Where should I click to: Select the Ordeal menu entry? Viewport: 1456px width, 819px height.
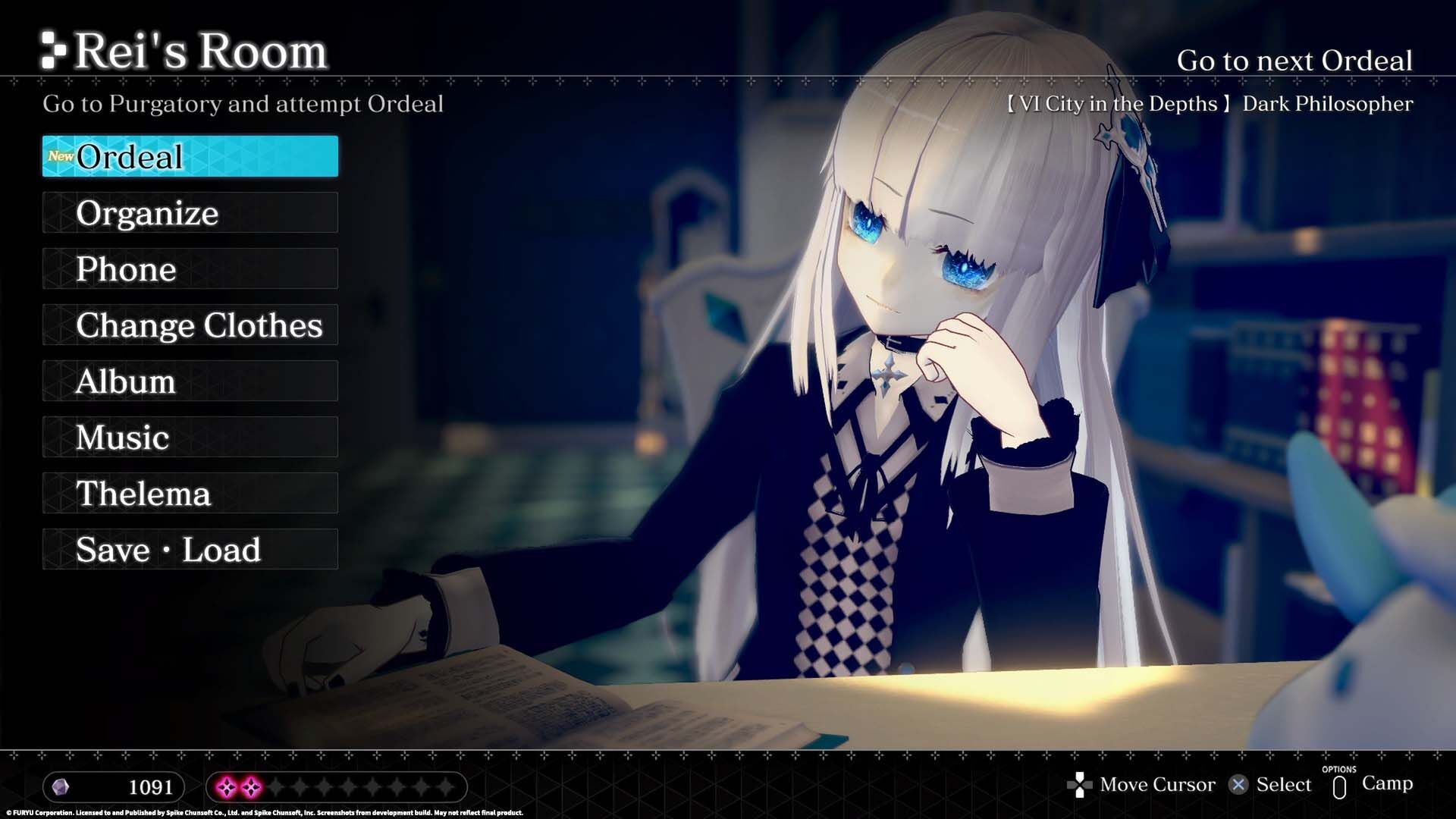pyautogui.click(x=190, y=156)
